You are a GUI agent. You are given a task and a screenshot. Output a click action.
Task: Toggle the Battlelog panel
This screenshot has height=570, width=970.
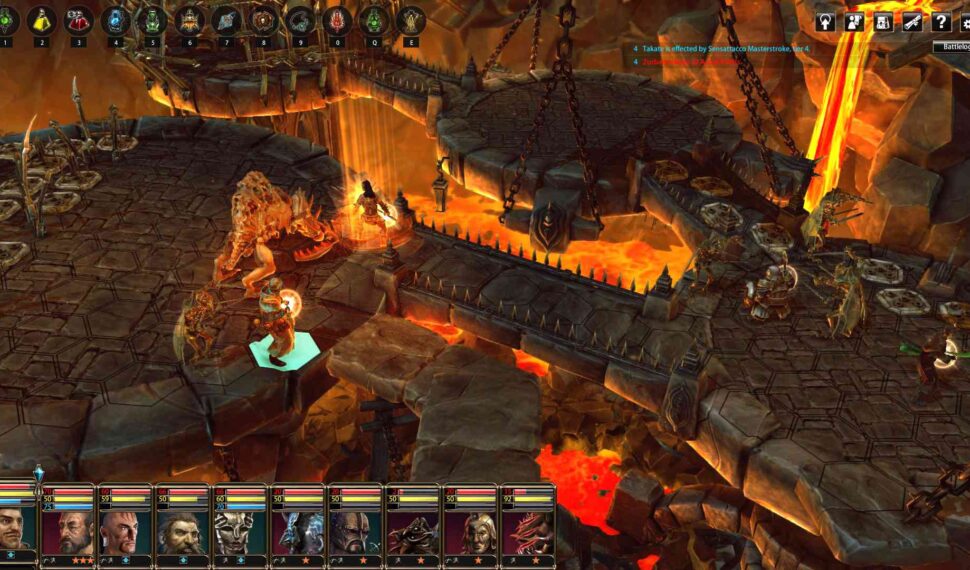[950, 47]
